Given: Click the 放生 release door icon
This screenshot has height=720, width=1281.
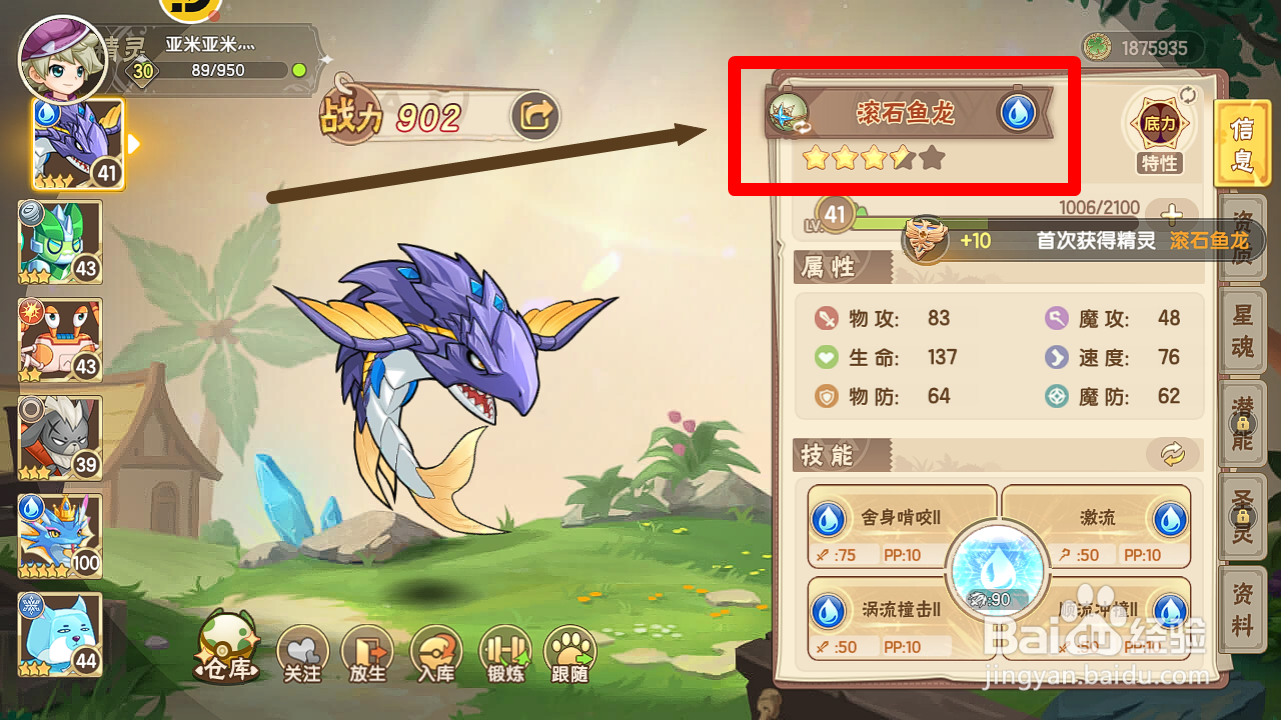Looking at the screenshot, I should pos(368,650).
